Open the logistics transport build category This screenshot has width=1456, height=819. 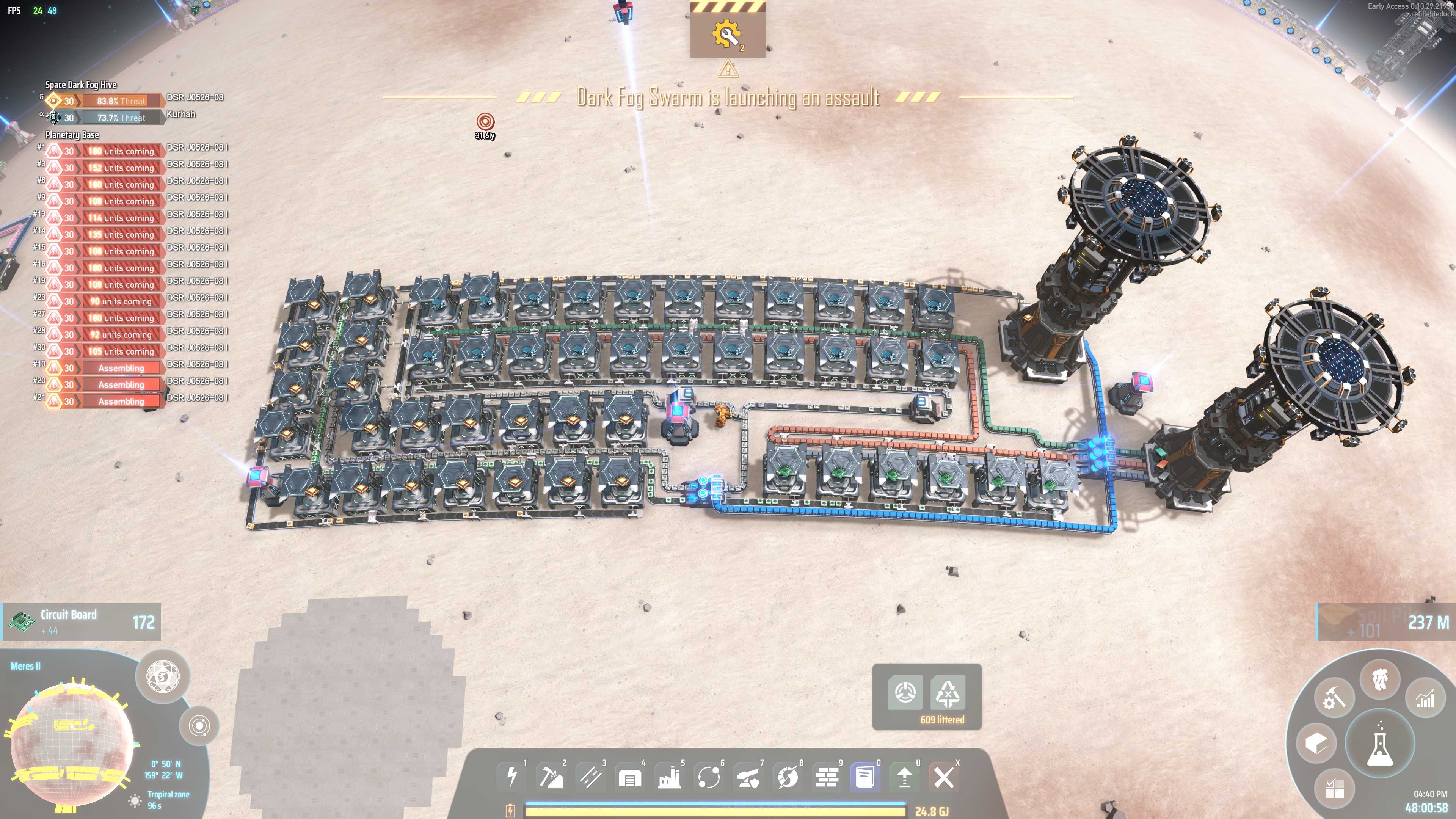(x=709, y=777)
